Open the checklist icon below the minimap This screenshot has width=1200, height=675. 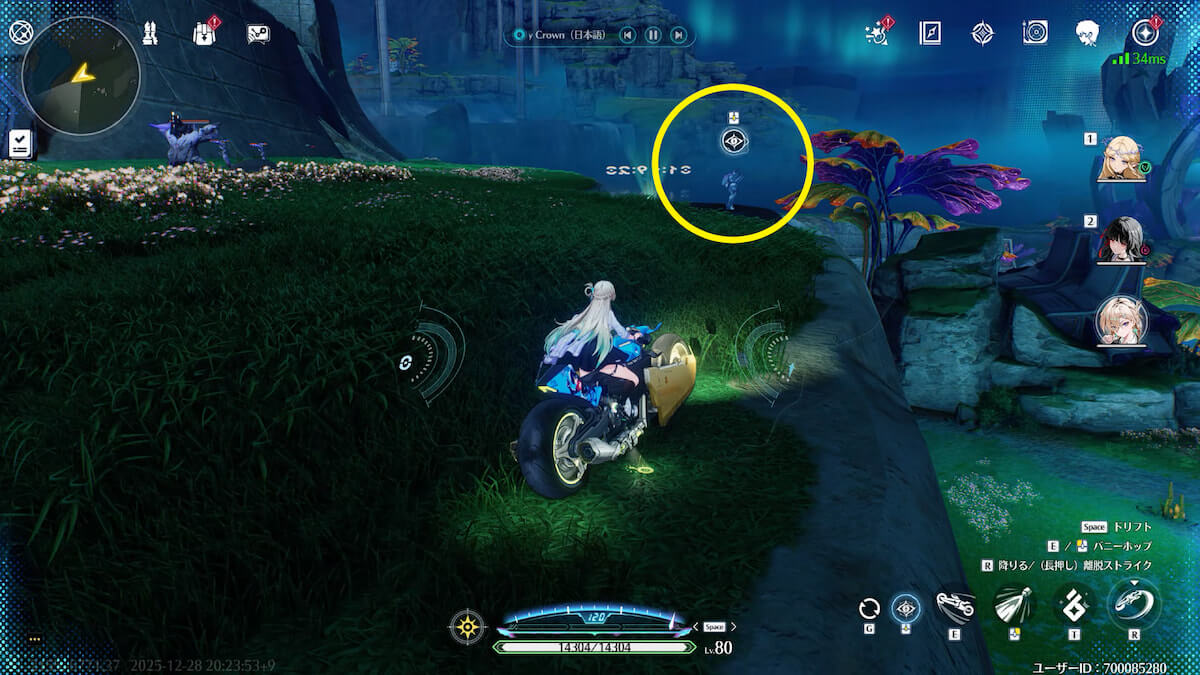(x=19, y=143)
